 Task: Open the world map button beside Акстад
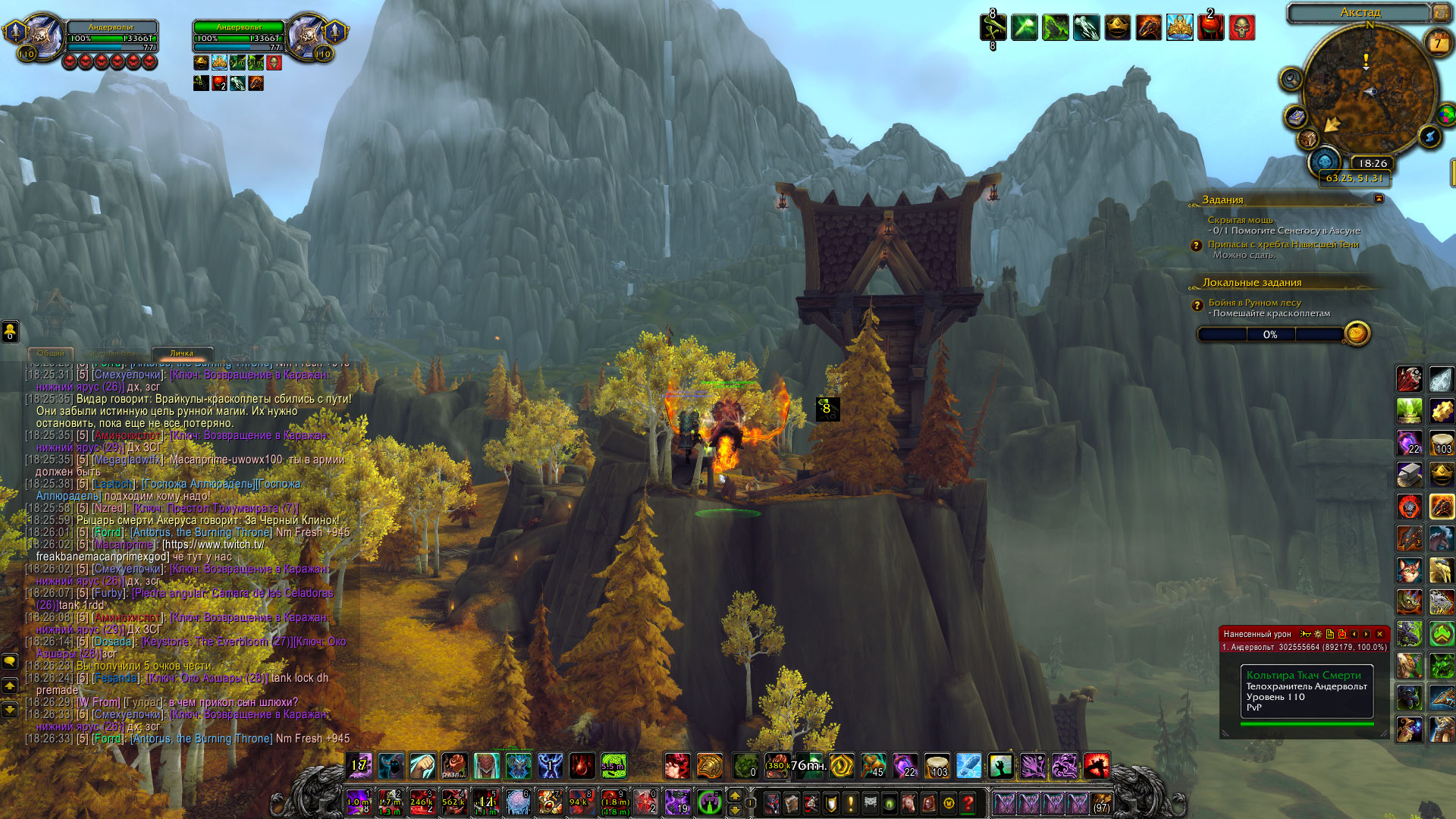coord(1440,12)
